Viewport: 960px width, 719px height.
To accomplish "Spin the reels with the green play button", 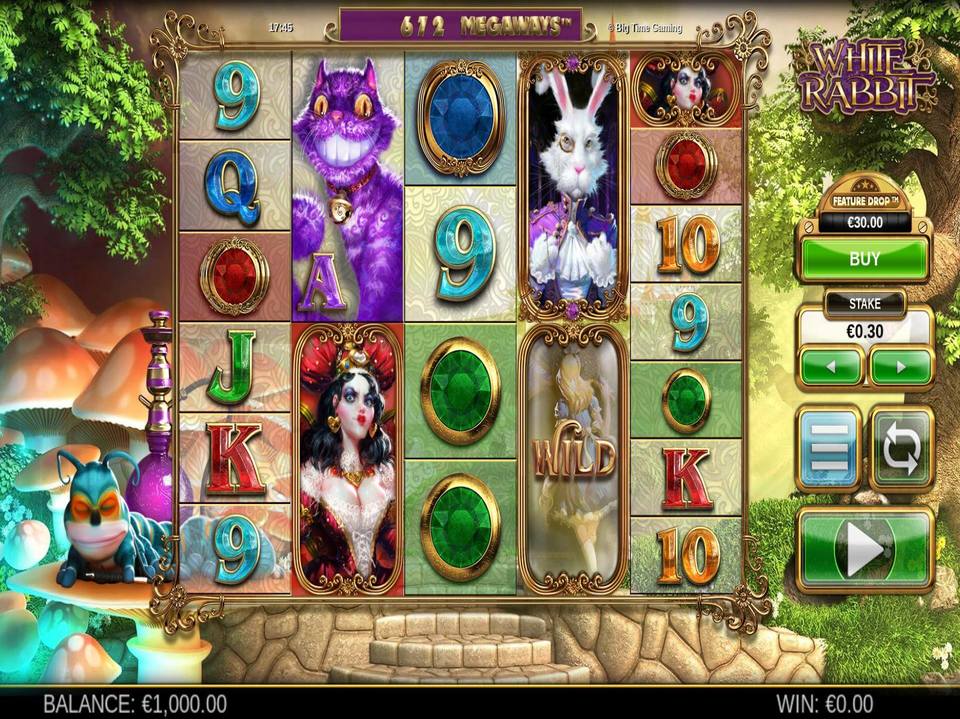I will [x=865, y=549].
